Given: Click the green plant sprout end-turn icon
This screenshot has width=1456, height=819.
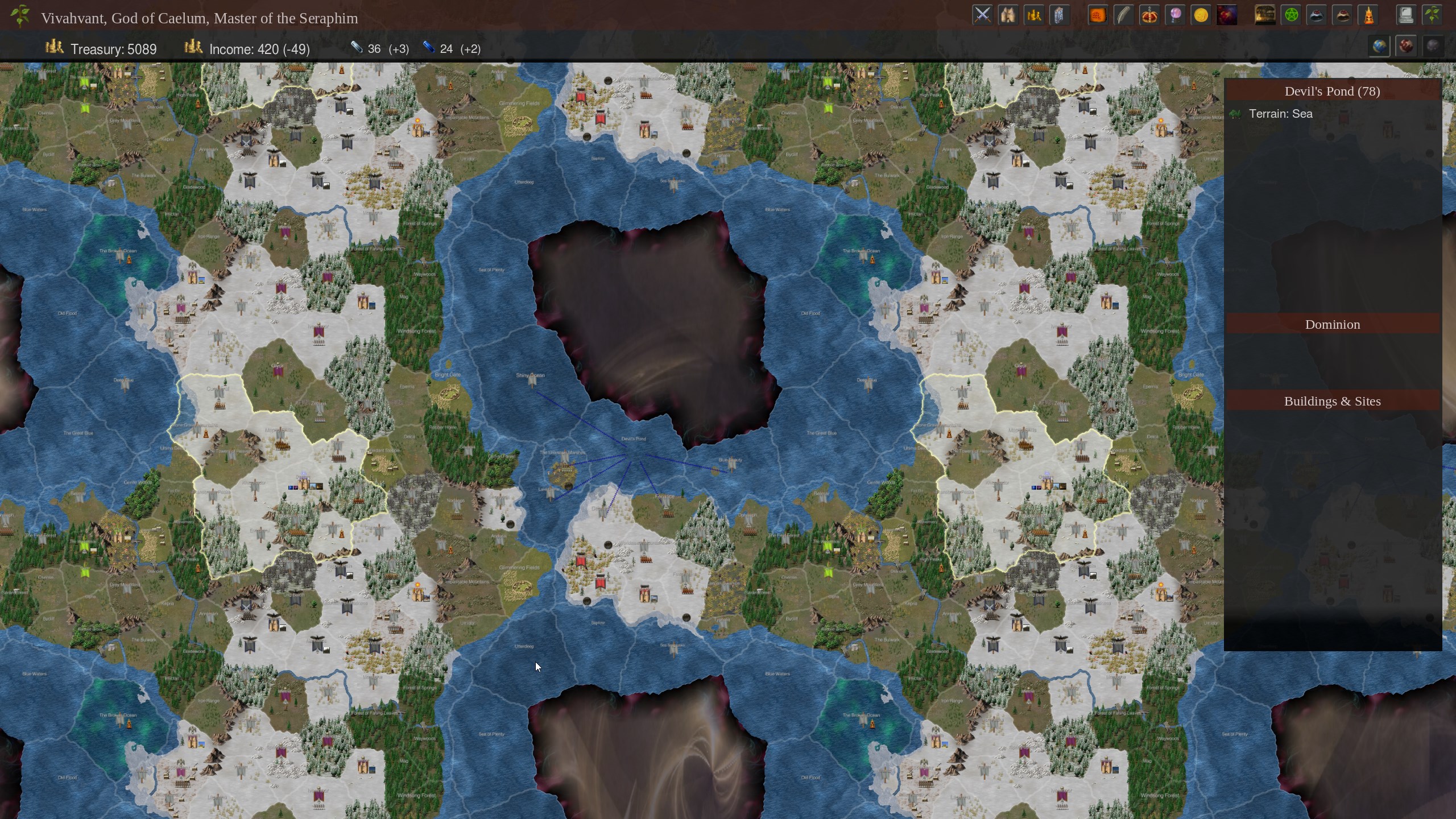Looking at the screenshot, I should point(1432,15).
